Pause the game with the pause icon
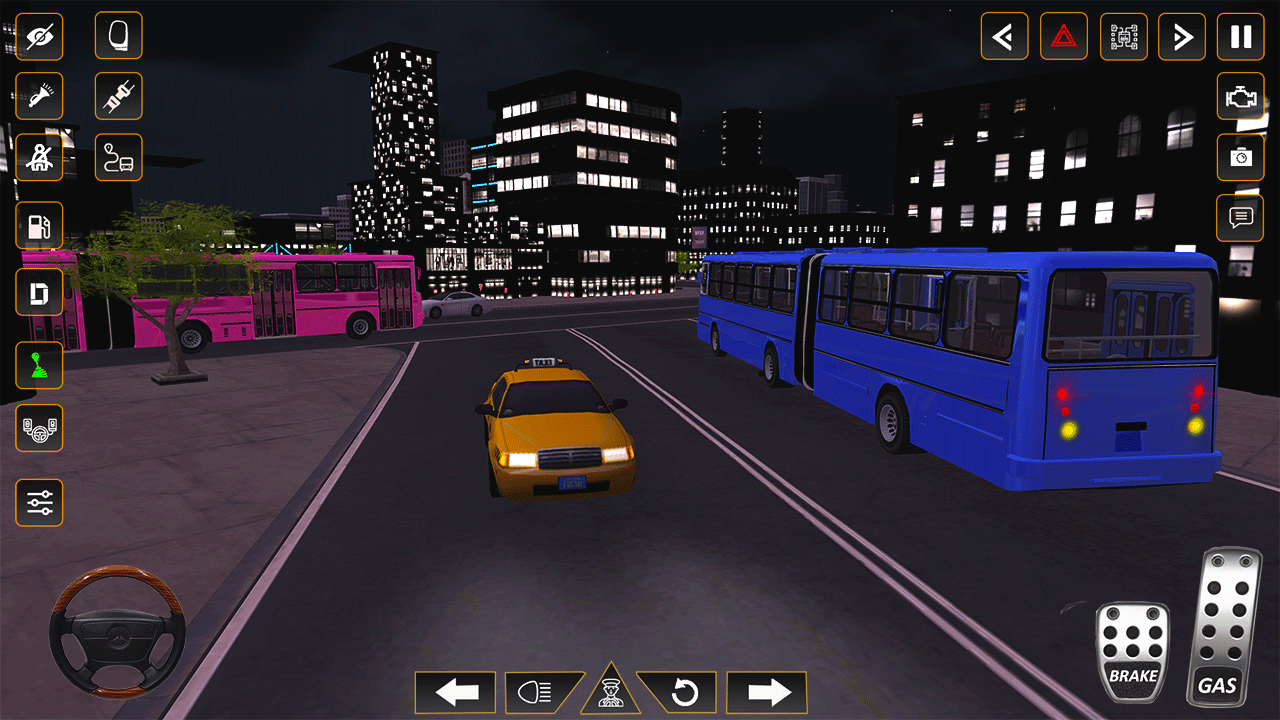Image resolution: width=1280 pixels, height=720 pixels. 1241,36
